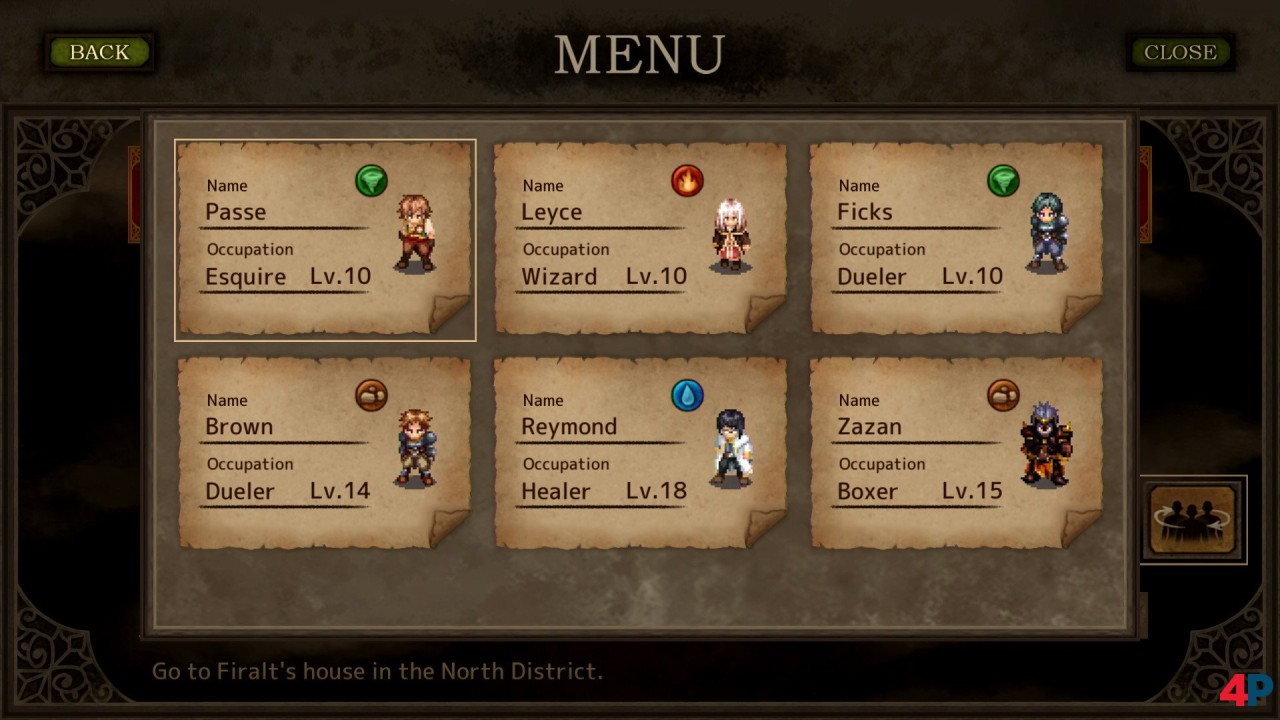Choose Leyce the Wizard card
The height and width of the screenshot is (720, 1280).
click(x=640, y=240)
